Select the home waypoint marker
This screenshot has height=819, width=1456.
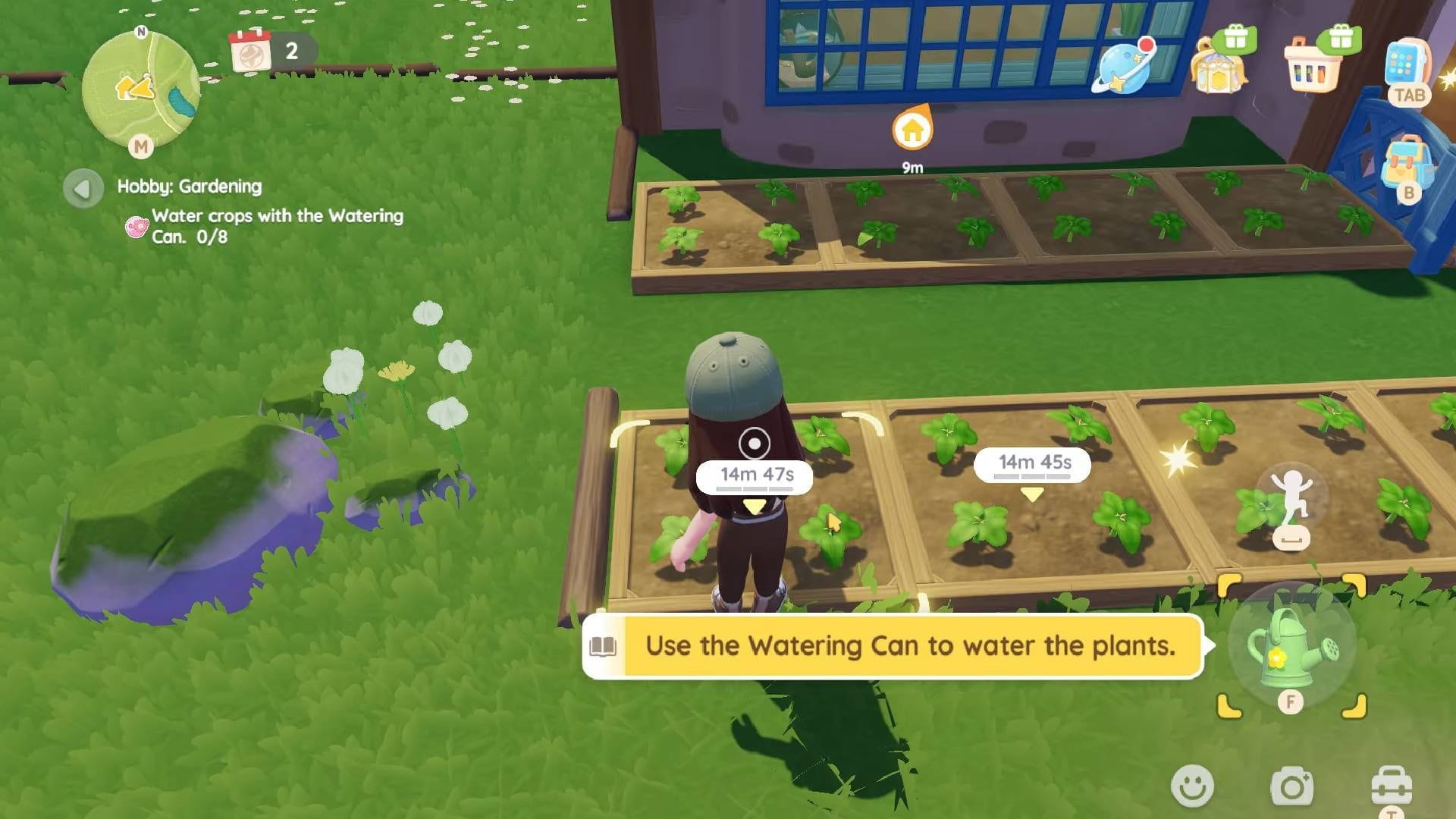click(x=912, y=130)
